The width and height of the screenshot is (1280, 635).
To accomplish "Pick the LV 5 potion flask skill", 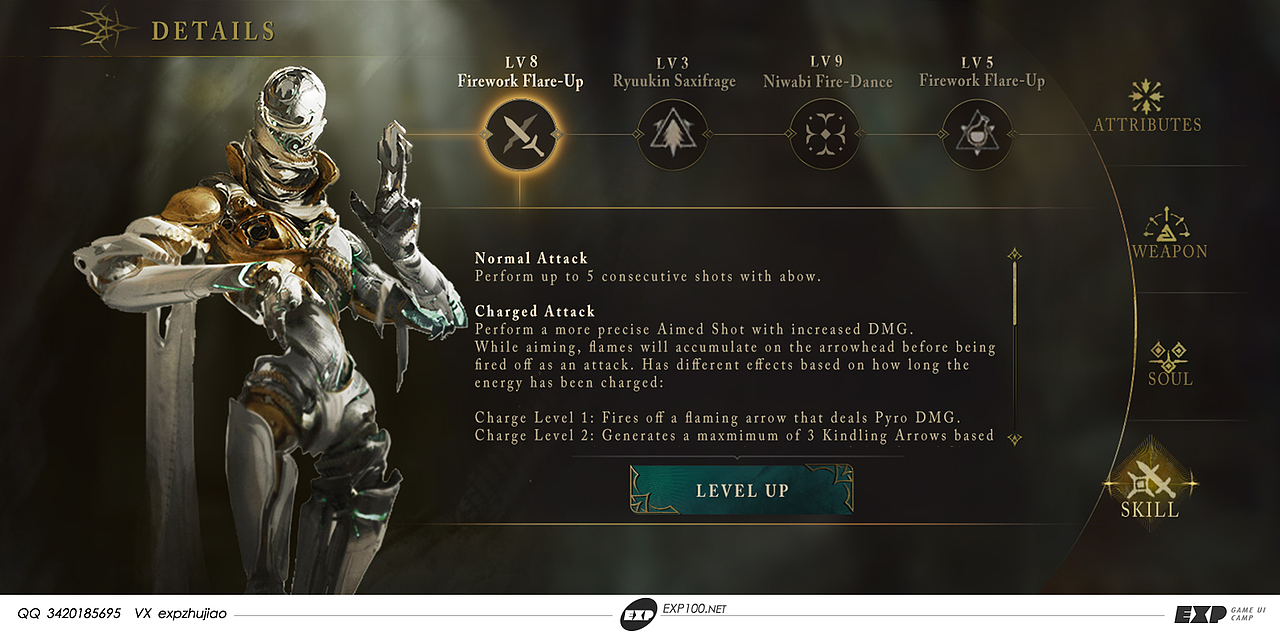I will (x=977, y=133).
